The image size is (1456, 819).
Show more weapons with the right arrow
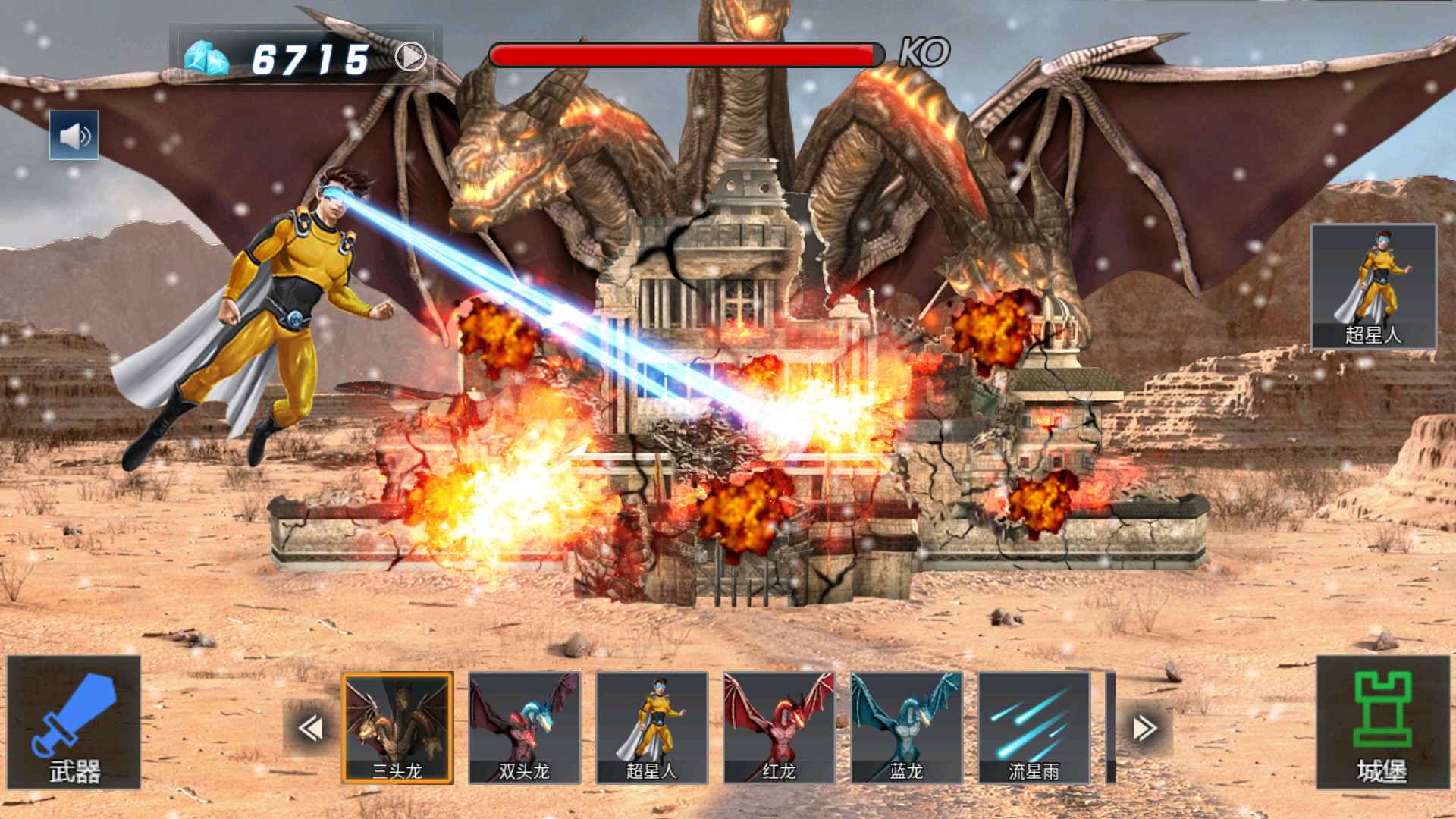pyautogui.click(x=1144, y=728)
